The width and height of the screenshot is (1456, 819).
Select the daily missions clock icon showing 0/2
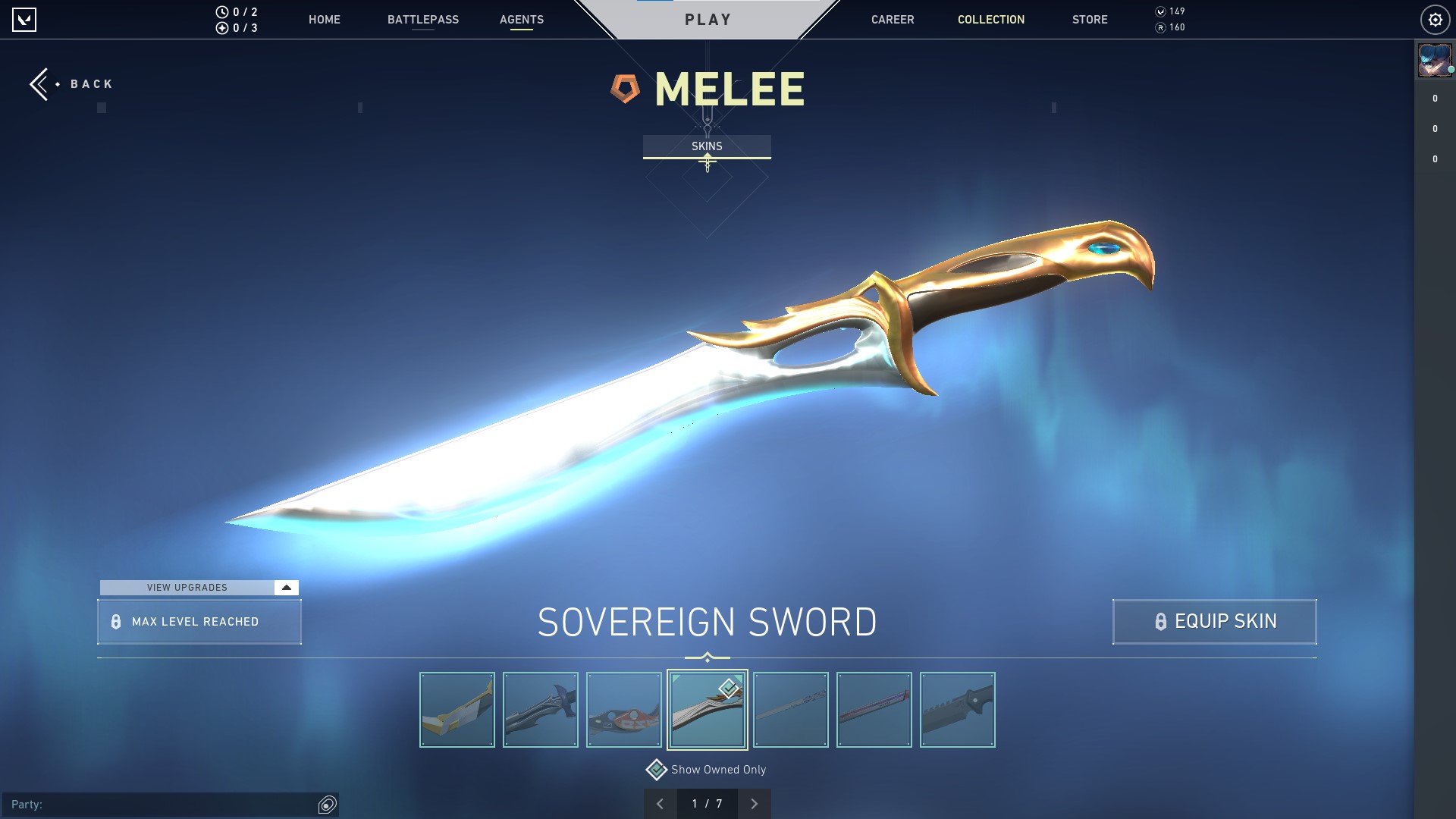[x=222, y=11]
